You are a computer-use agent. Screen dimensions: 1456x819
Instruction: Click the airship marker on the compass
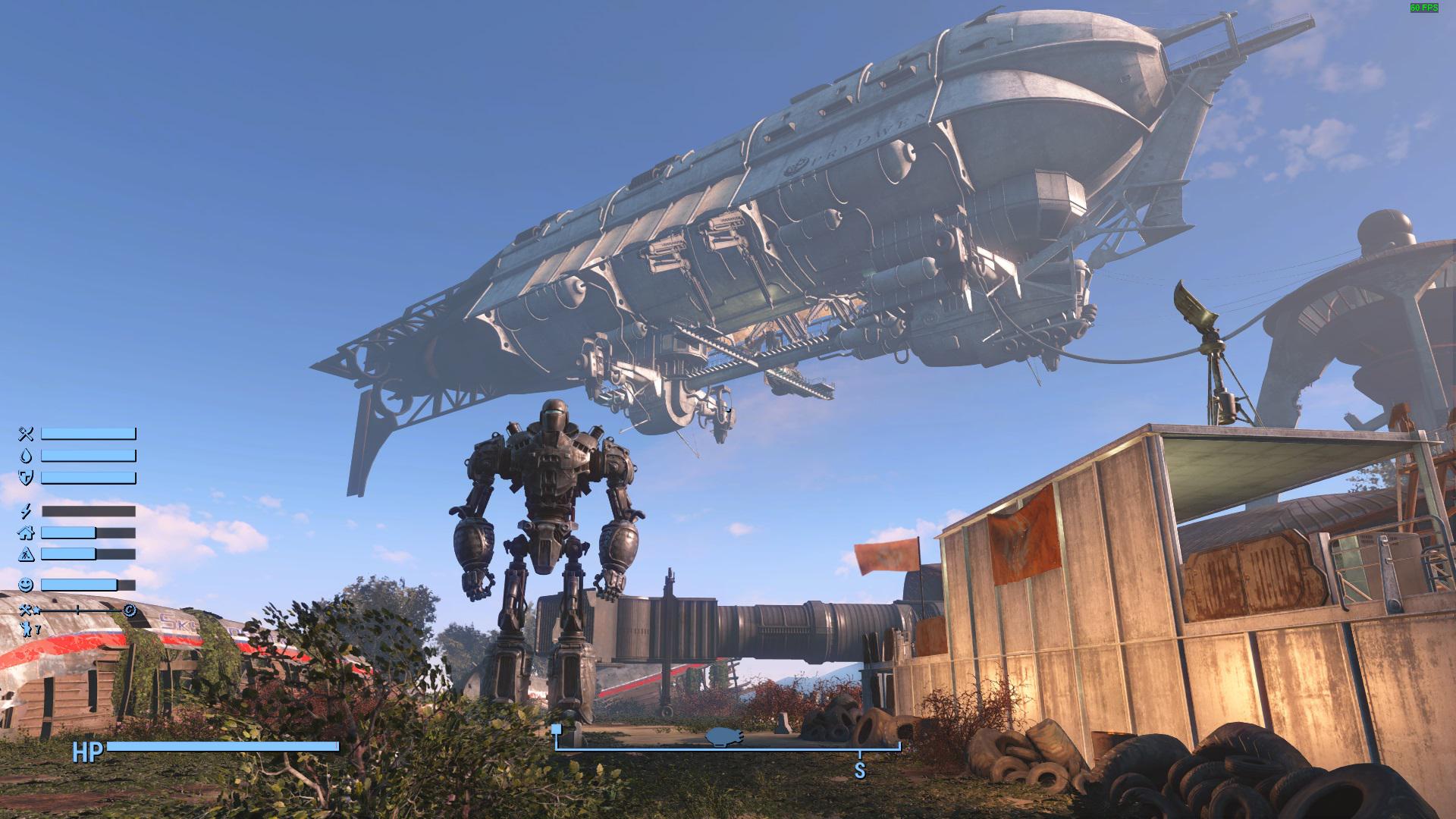pos(724,736)
